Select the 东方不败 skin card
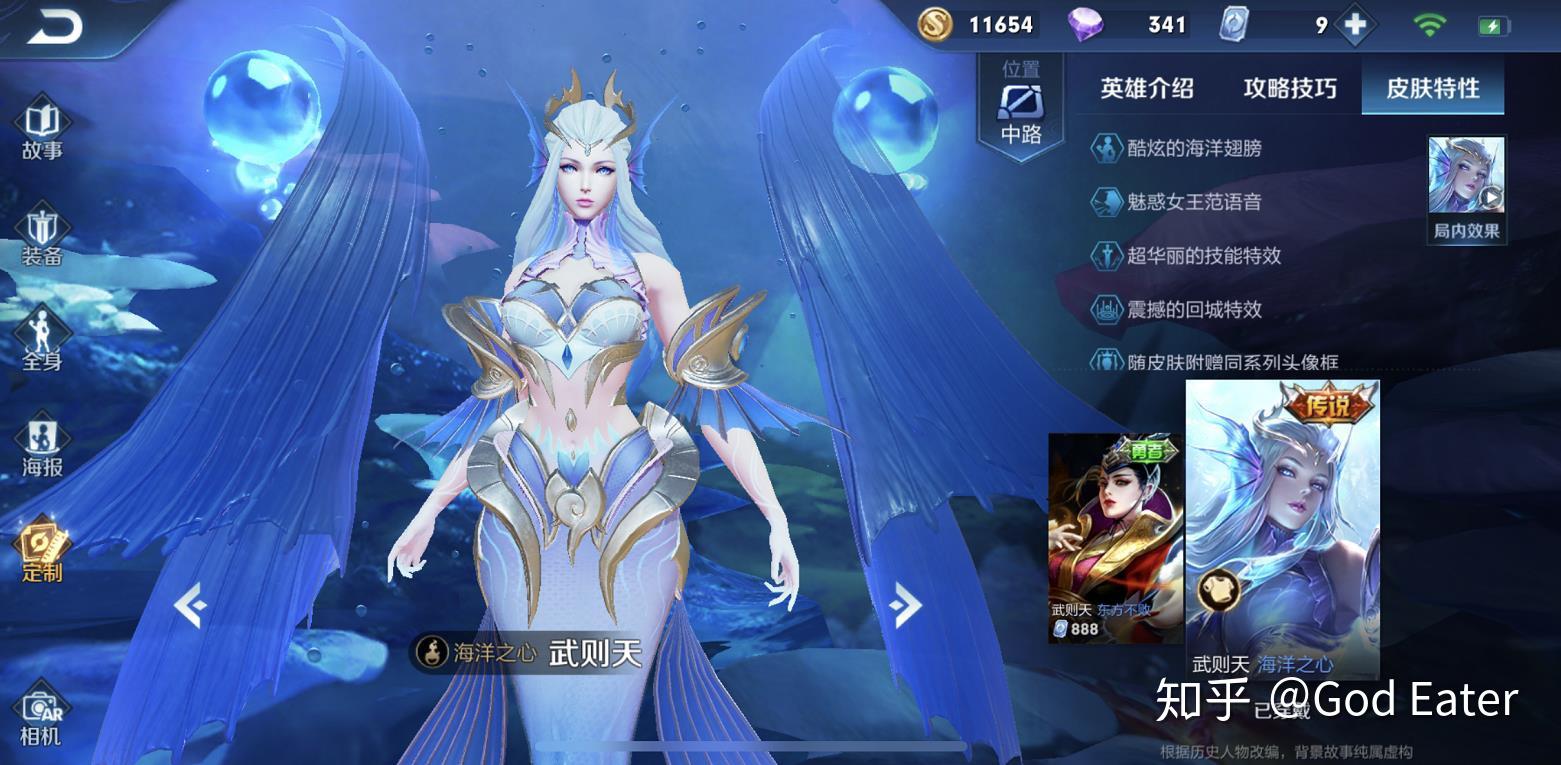Screen dimensions: 1561x765 click(1114, 538)
